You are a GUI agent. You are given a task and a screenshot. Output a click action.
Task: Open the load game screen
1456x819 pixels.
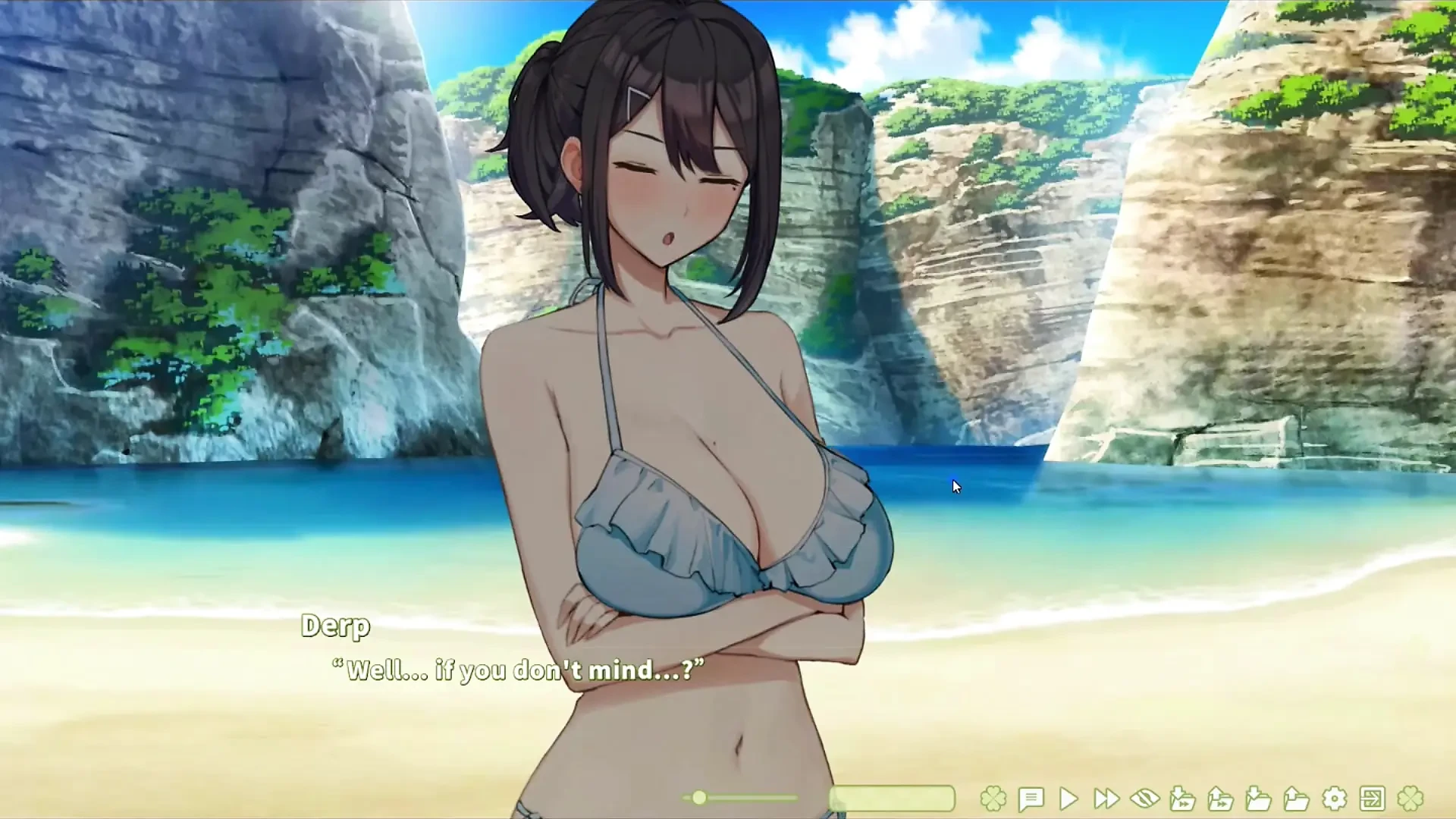coord(1295,798)
